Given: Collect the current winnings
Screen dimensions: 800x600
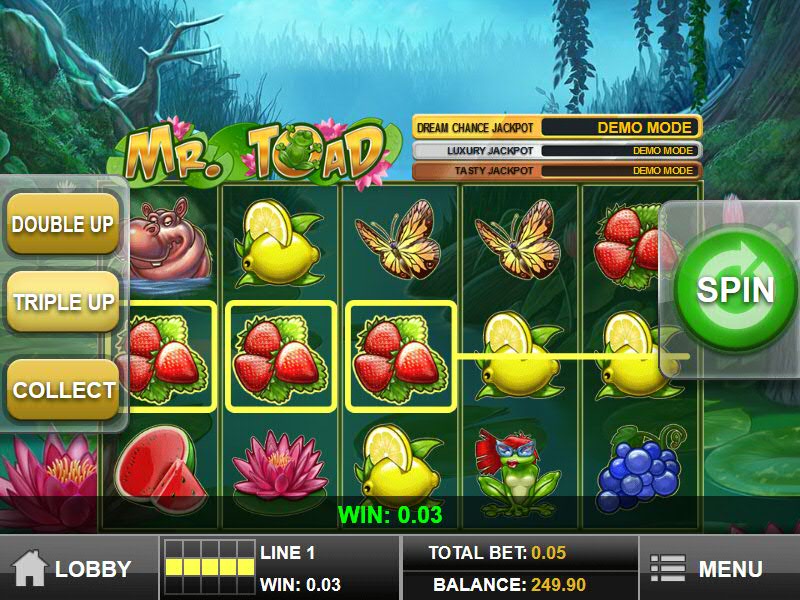Looking at the screenshot, I should 62,389.
